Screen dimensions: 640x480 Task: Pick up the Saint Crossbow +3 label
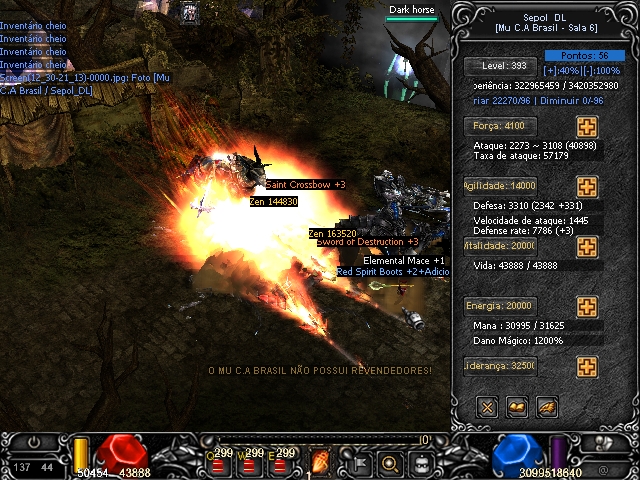point(306,185)
